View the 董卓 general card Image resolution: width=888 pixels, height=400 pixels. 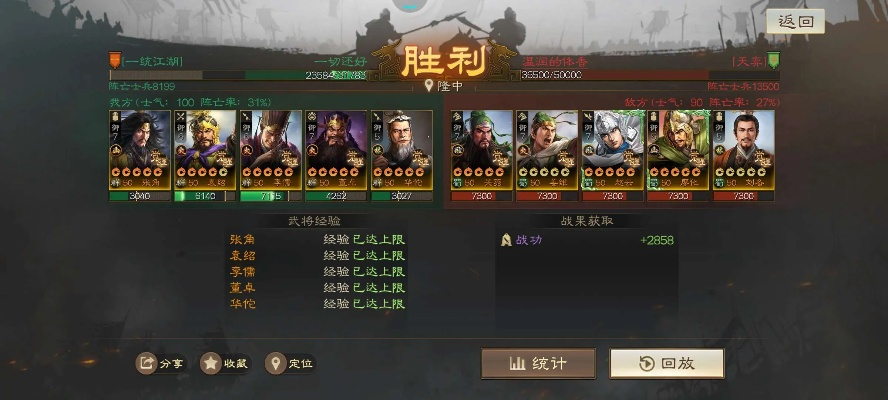(336, 150)
